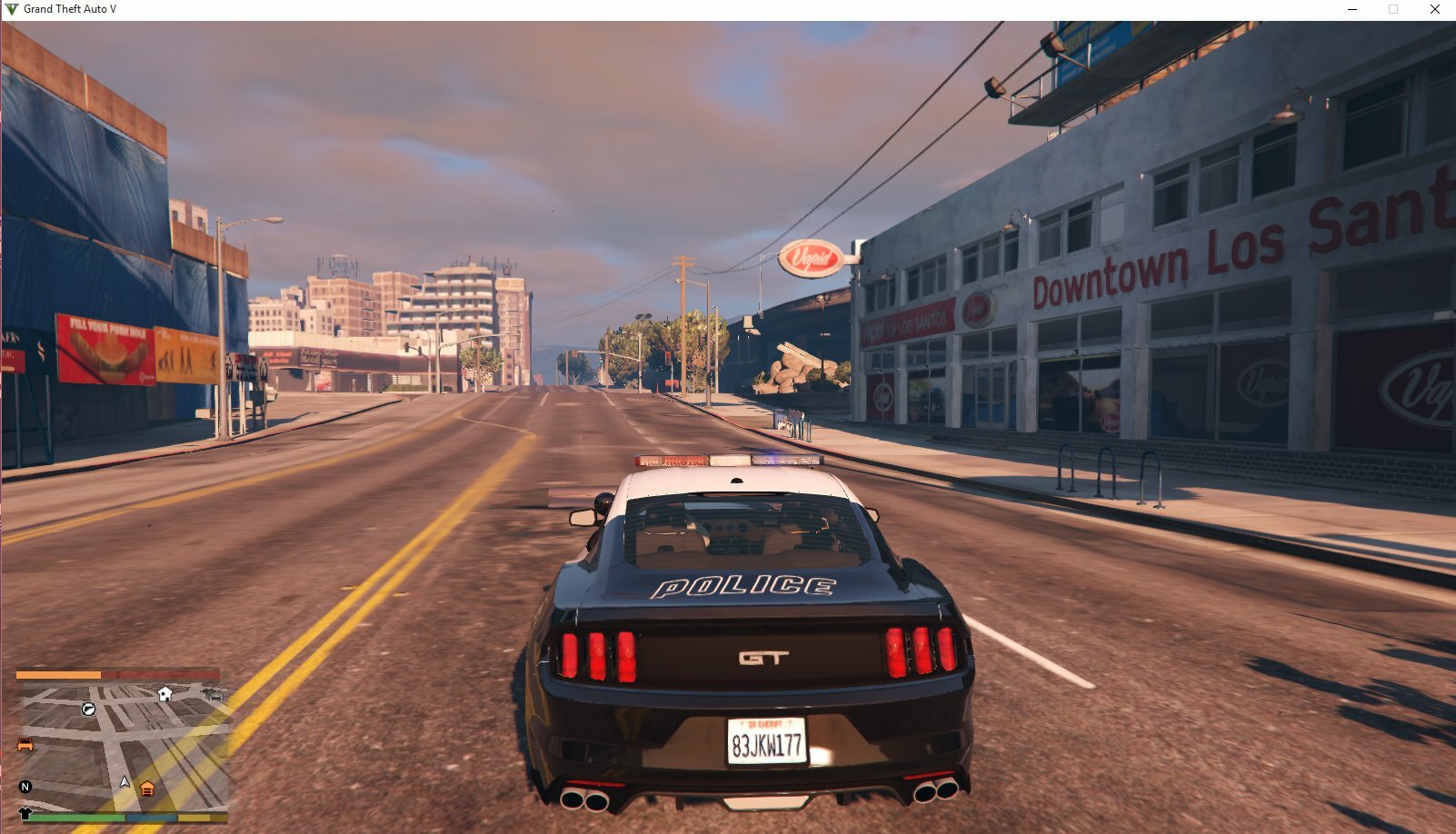Click the north compass indicator on the minimap

(x=25, y=787)
